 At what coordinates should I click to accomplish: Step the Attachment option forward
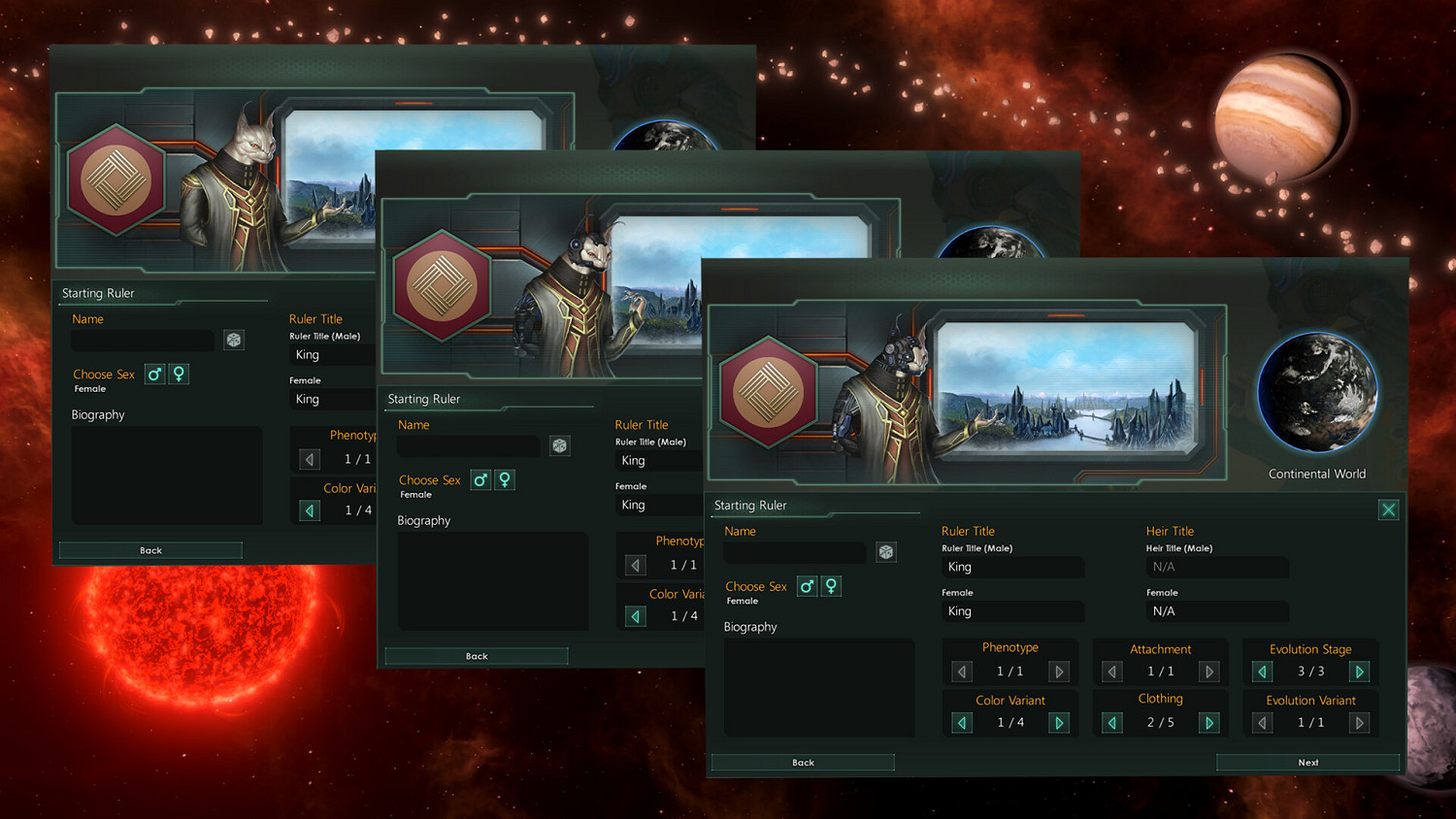click(1209, 671)
